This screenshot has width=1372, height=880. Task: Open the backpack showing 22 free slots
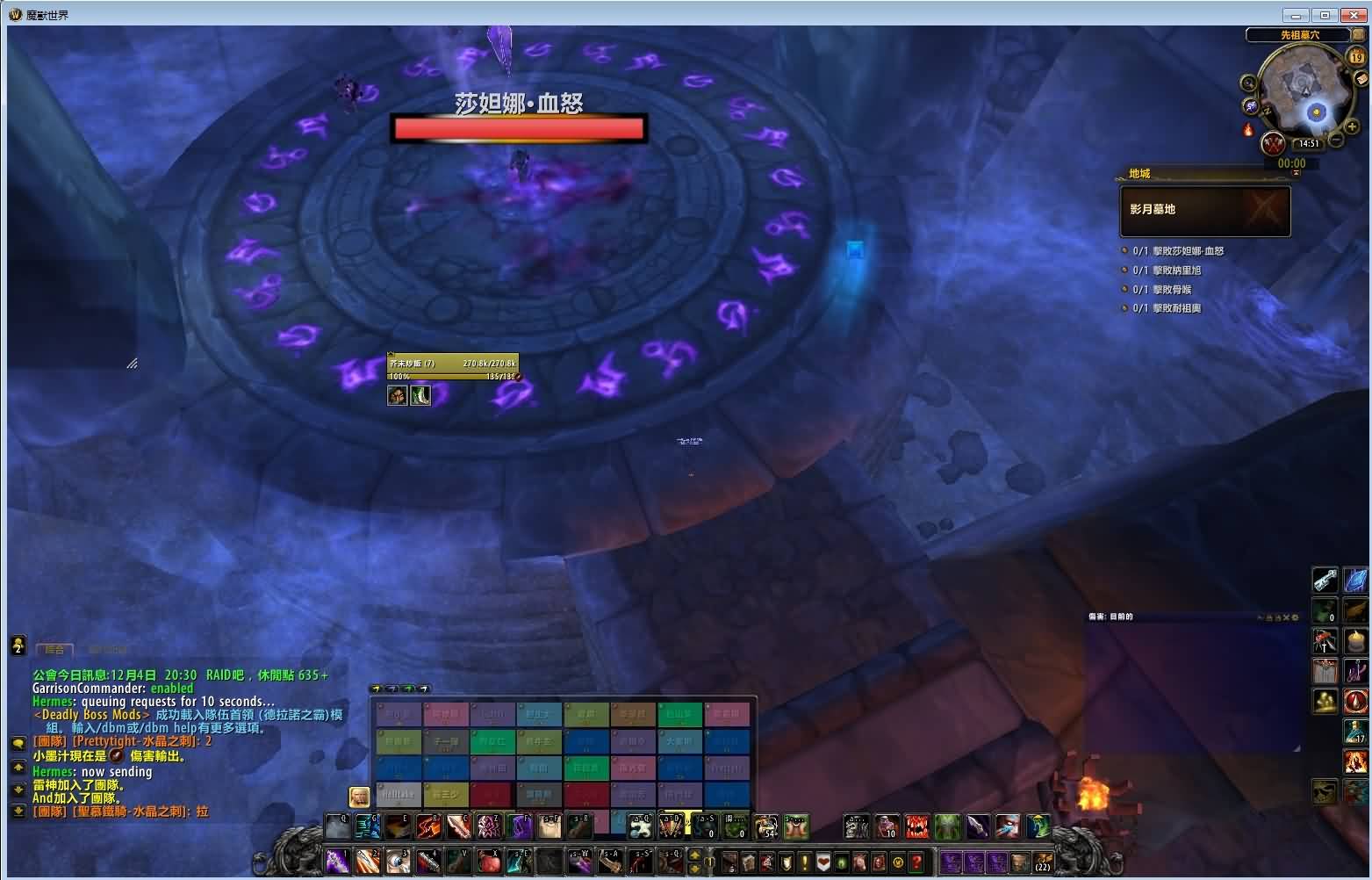[x=1042, y=861]
